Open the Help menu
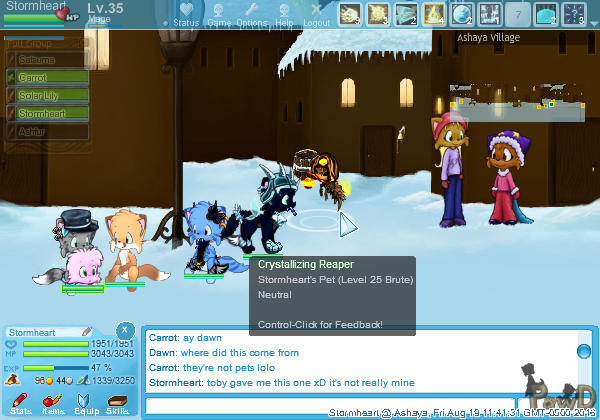 (x=284, y=14)
